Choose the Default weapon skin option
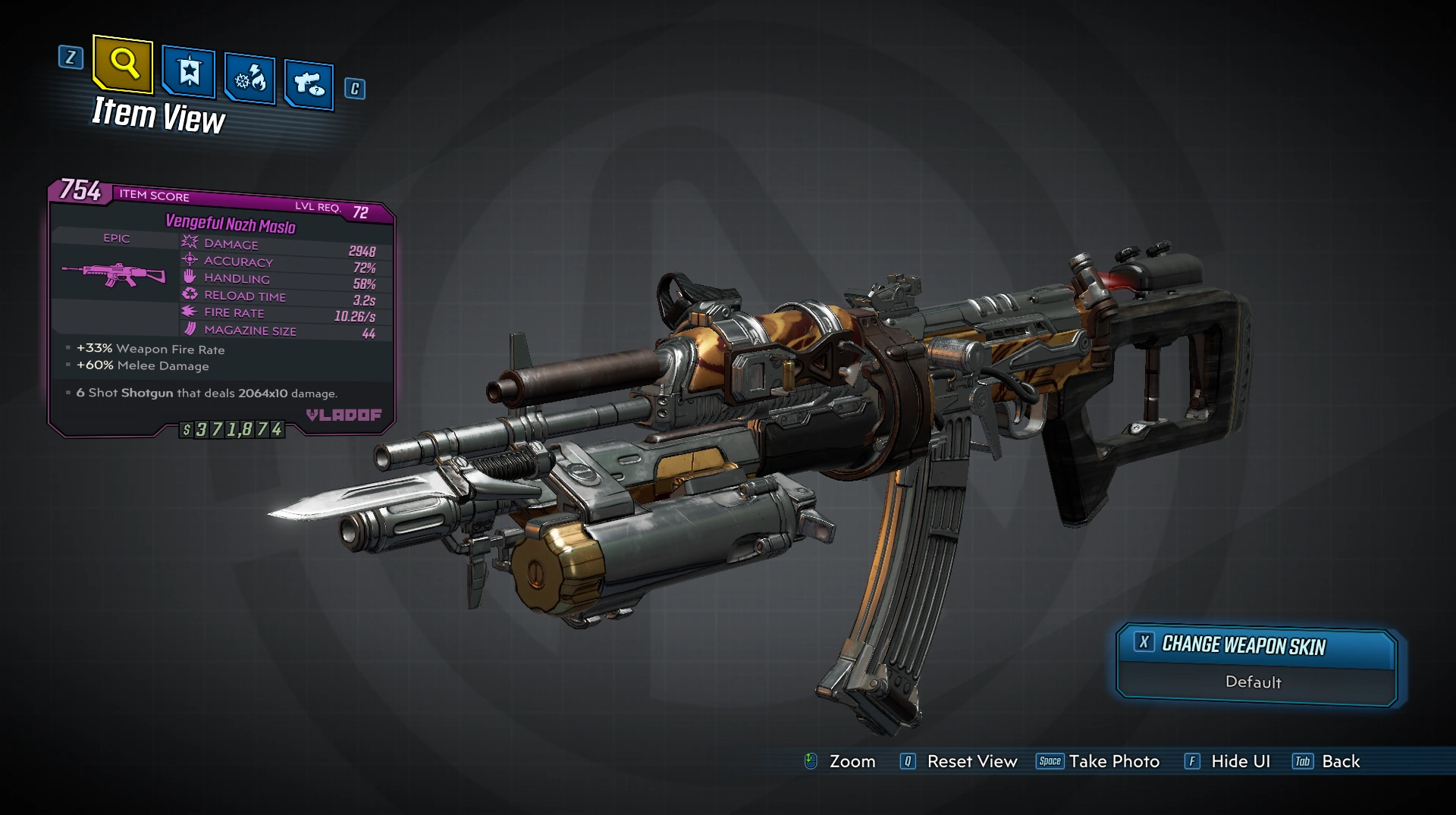Screen dimensions: 1456x815 1254,682
